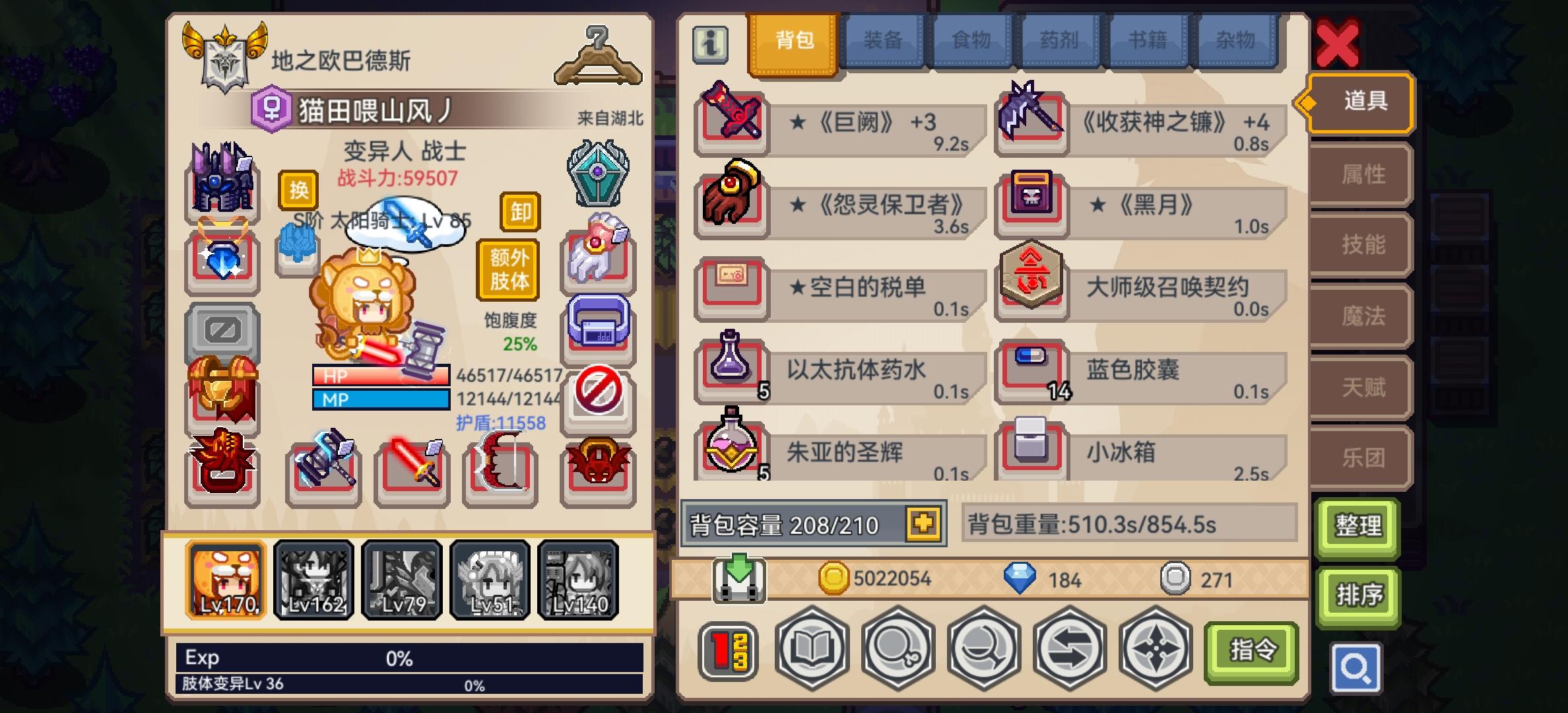The width and height of the screenshot is (1568, 713).
Task: Expand the 药剂 potions category
Action: (x=1059, y=40)
